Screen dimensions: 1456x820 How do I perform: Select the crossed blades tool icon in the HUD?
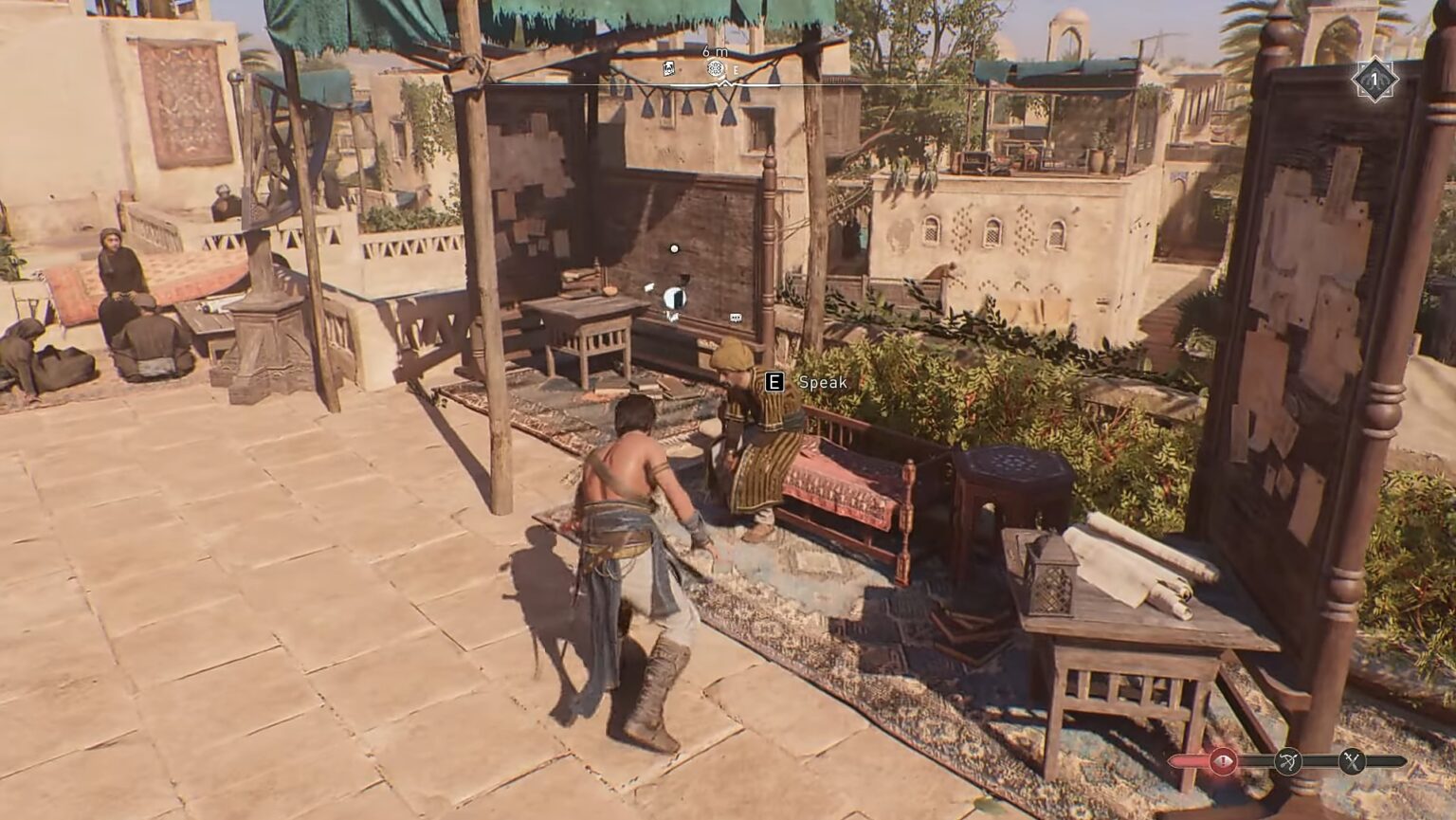coord(1354,759)
